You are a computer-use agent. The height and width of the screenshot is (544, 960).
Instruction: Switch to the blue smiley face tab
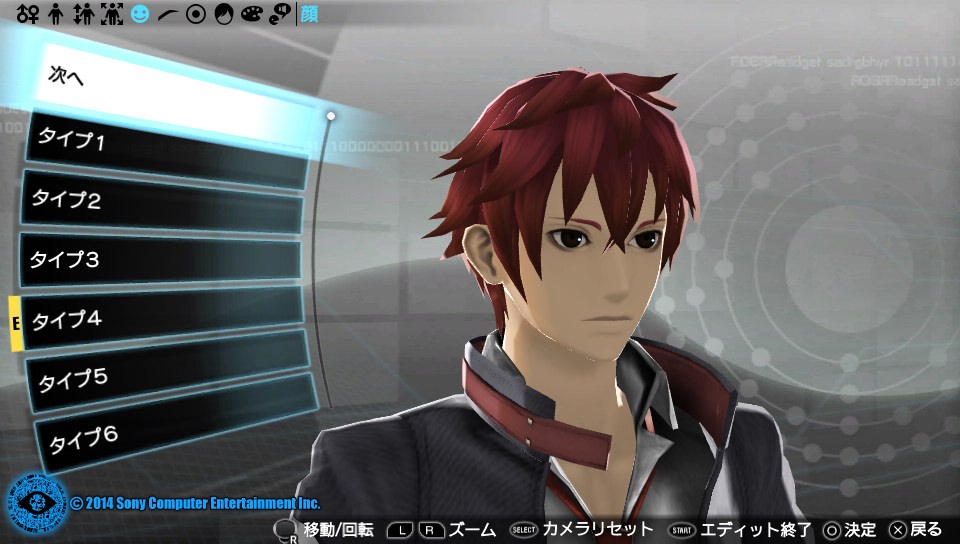(140, 15)
